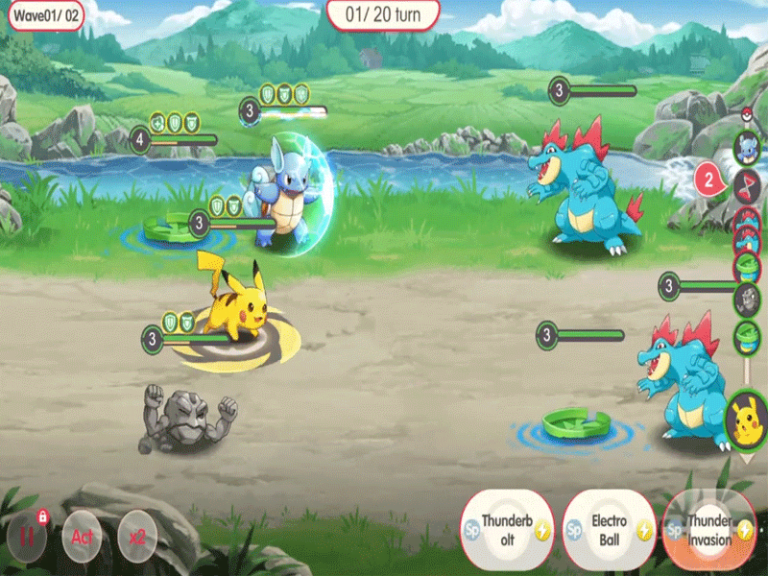Activate the Thunder Invasion skill
This screenshot has height=576, width=768.
click(708, 528)
